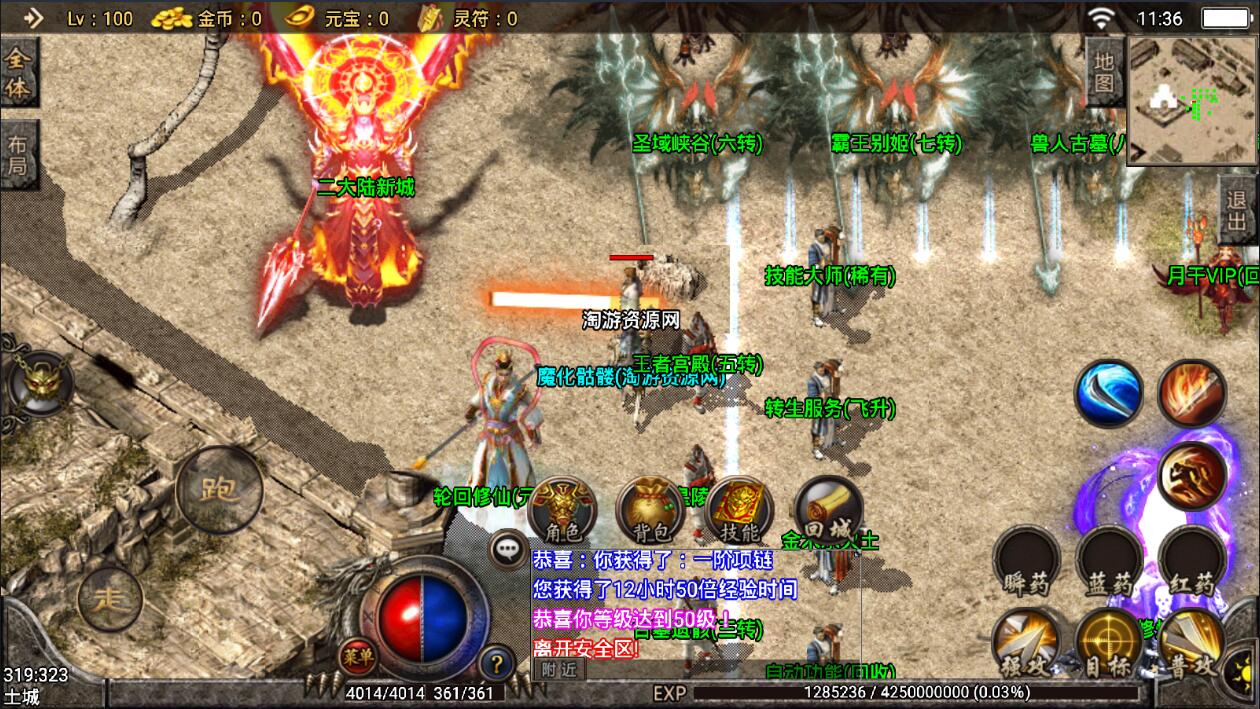
Task: Tap the 跑 run button
Action: click(x=219, y=489)
